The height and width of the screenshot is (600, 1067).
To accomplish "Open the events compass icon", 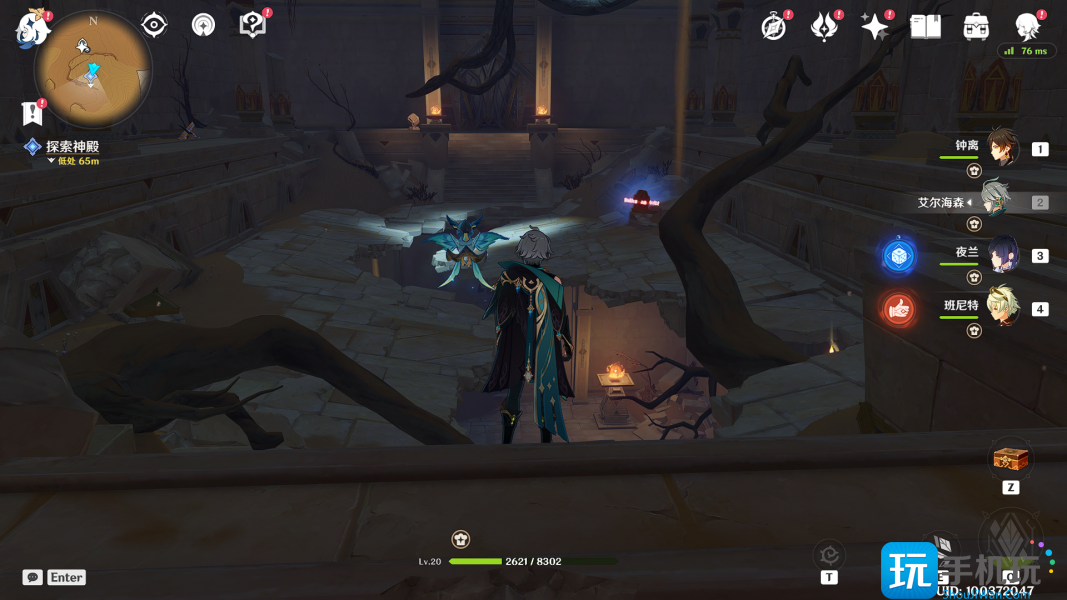I will [x=773, y=27].
